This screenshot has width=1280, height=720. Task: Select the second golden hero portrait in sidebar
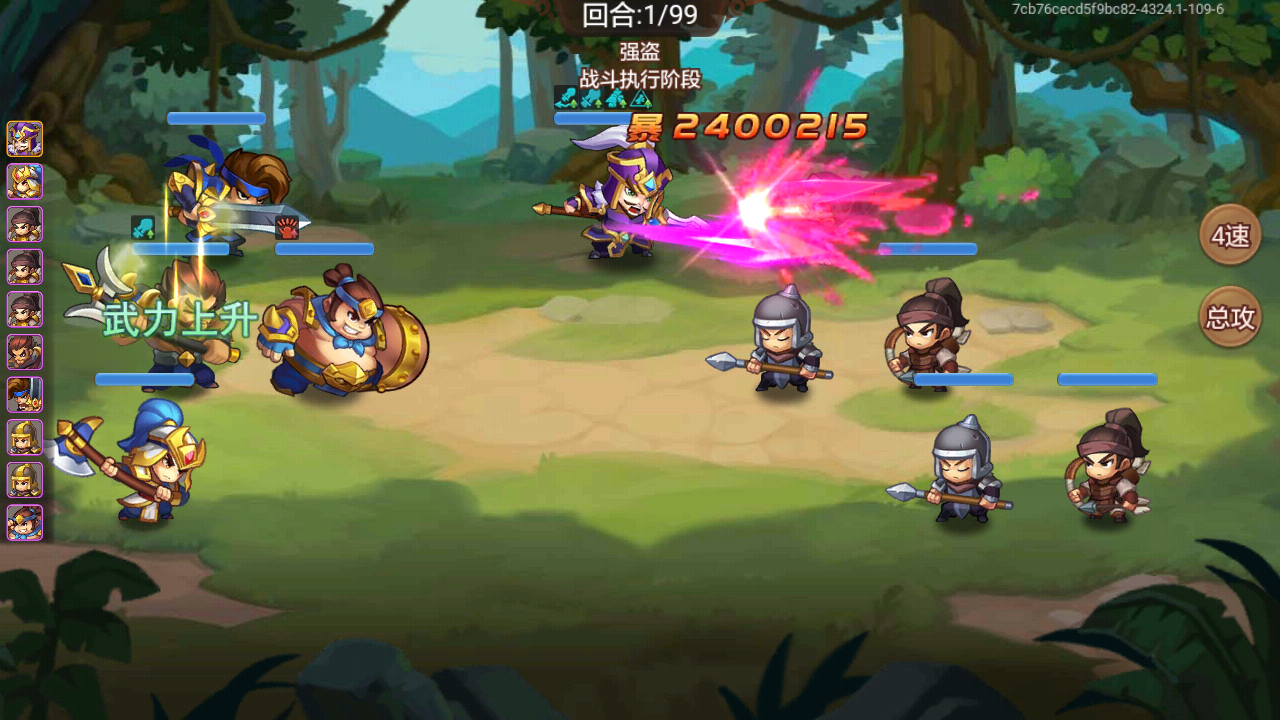(x=24, y=182)
